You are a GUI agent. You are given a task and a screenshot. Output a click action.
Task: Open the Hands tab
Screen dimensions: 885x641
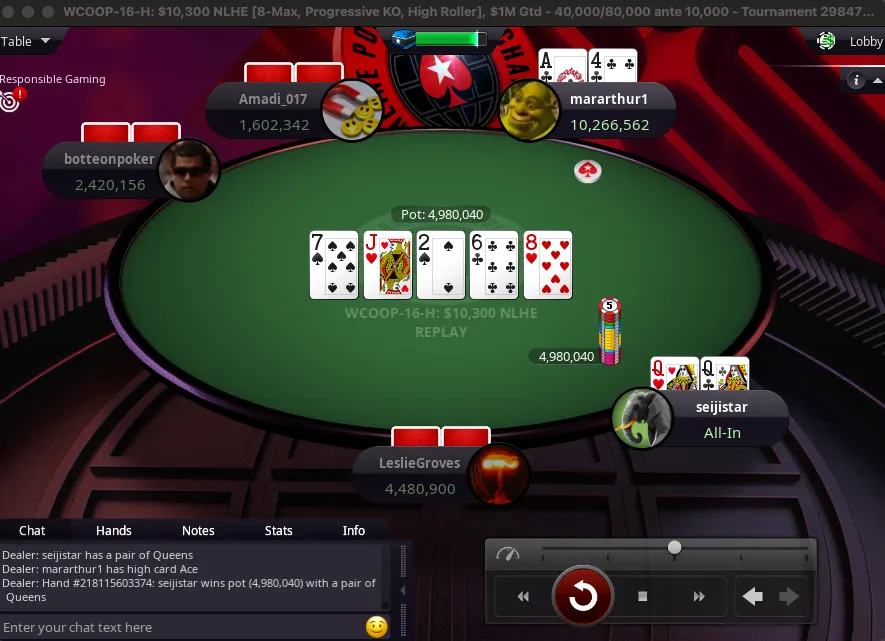tap(113, 530)
